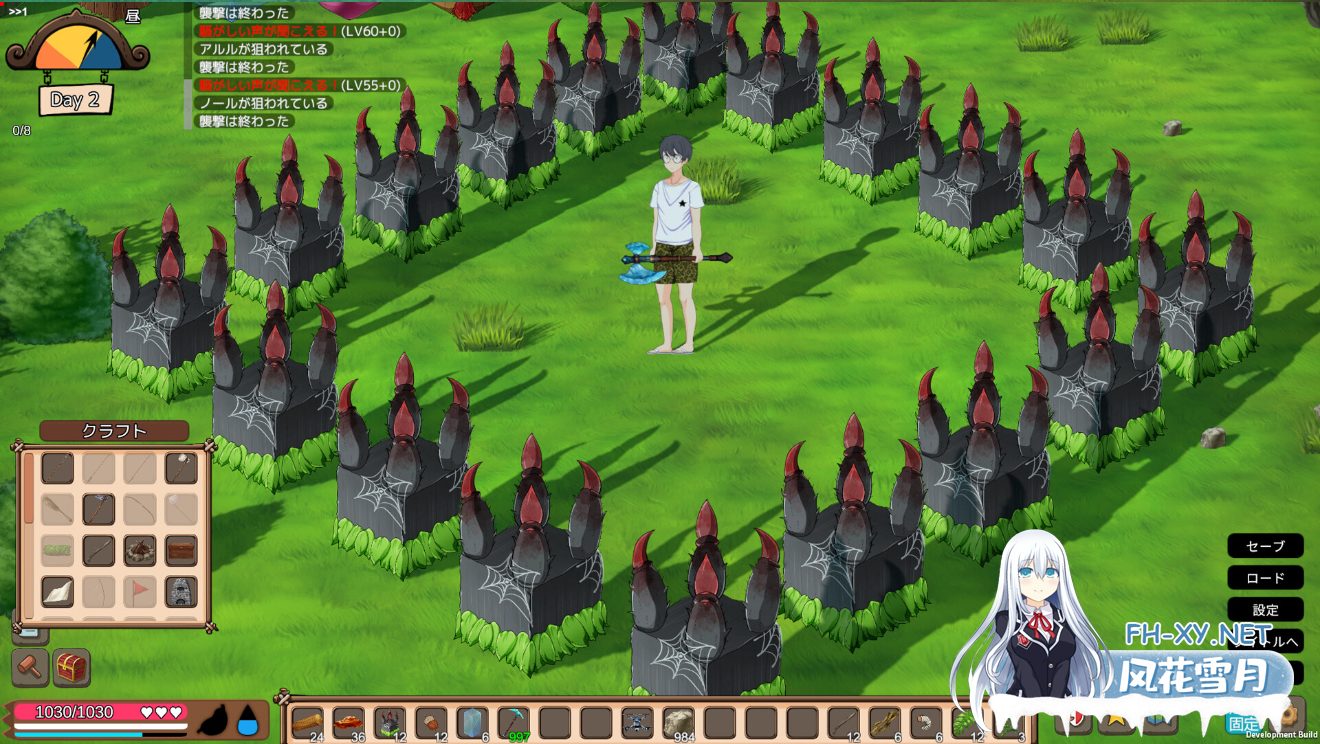
Task: Toggle the 固定 pin button near Development Build
Action: tap(1244, 721)
